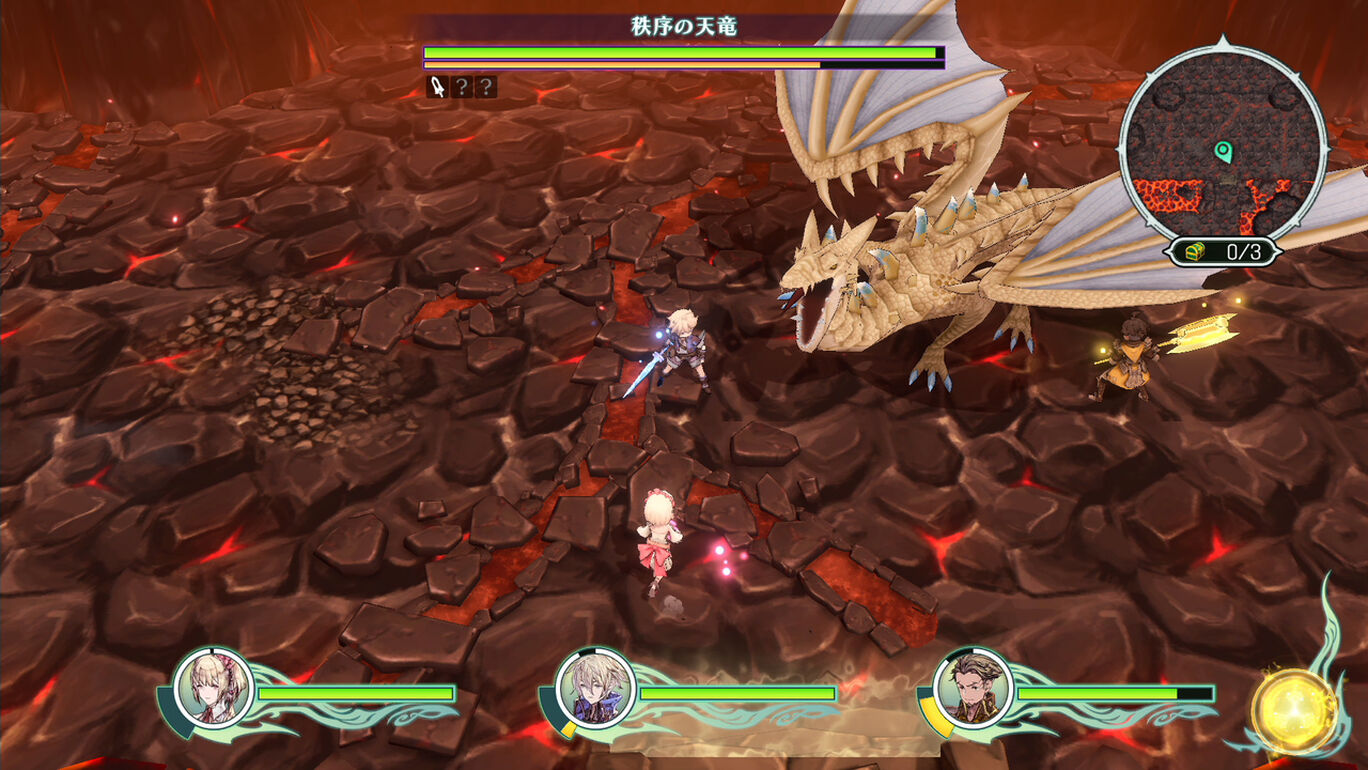Click the first unknown '?' buff icon
Image resolution: width=1368 pixels, height=770 pixels.
pos(462,88)
